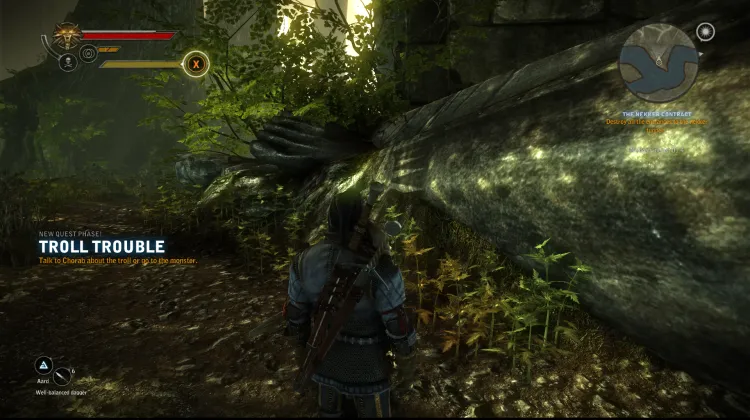
Task: Select the Well-balanced dagger slot
Action: coord(63,377)
